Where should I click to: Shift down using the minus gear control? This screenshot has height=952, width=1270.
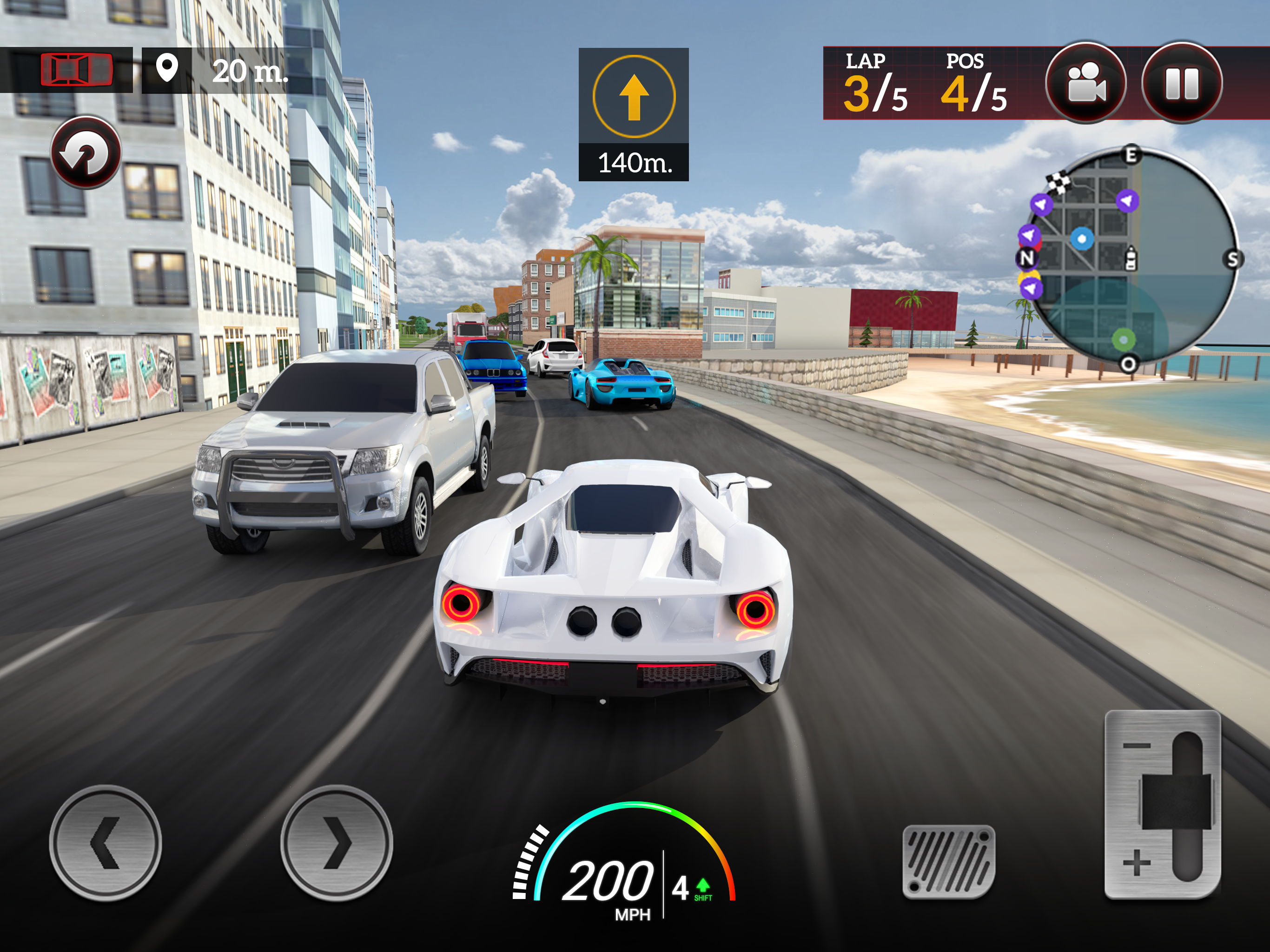[x=1137, y=745]
